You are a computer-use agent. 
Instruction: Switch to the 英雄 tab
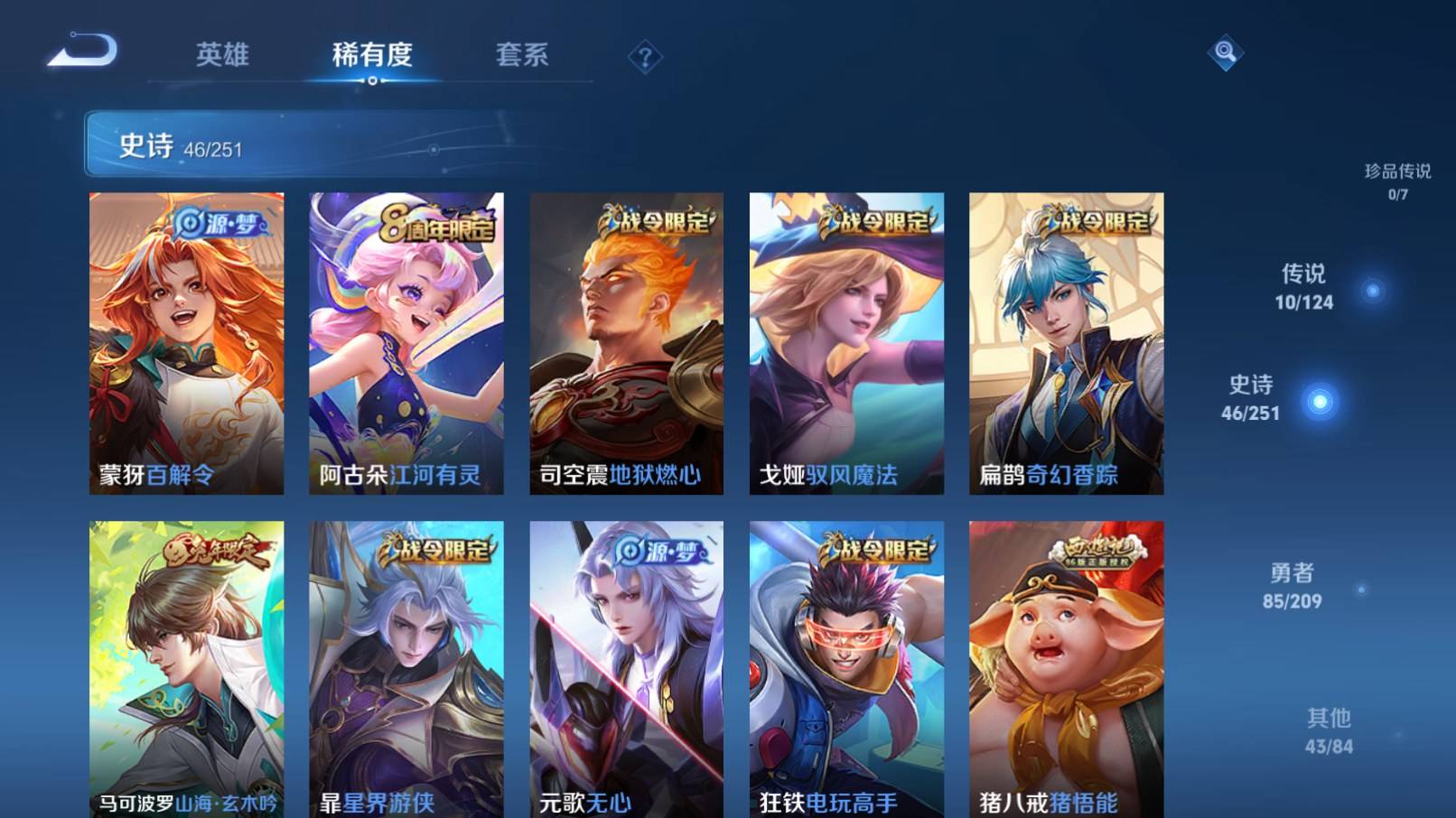[223, 55]
